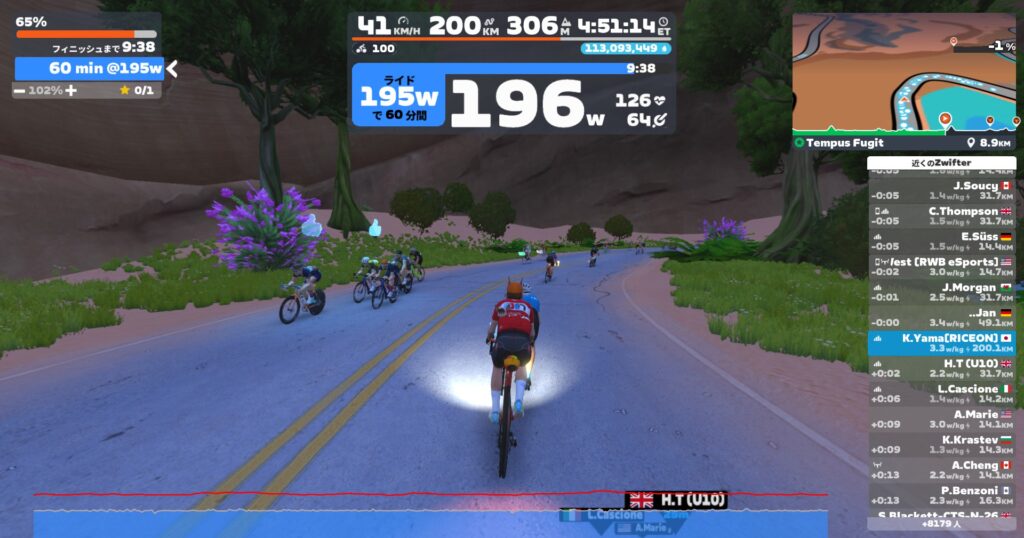The width and height of the screenshot is (1024, 538).
Task: Select J.Morgan's row in the rider list
Action: coord(941,292)
